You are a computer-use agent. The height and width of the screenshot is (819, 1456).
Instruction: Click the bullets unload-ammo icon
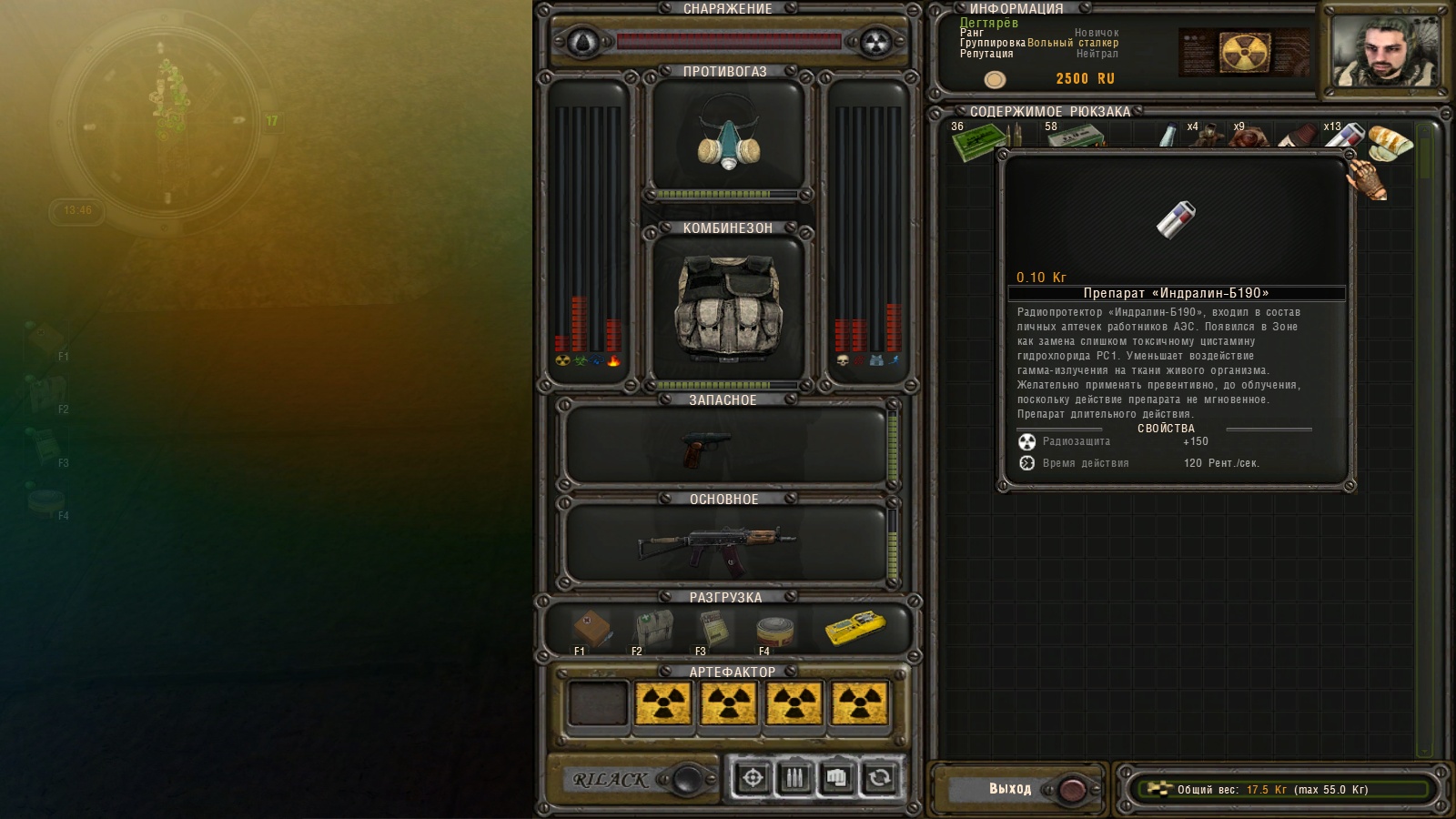pyautogui.click(x=796, y=778)
